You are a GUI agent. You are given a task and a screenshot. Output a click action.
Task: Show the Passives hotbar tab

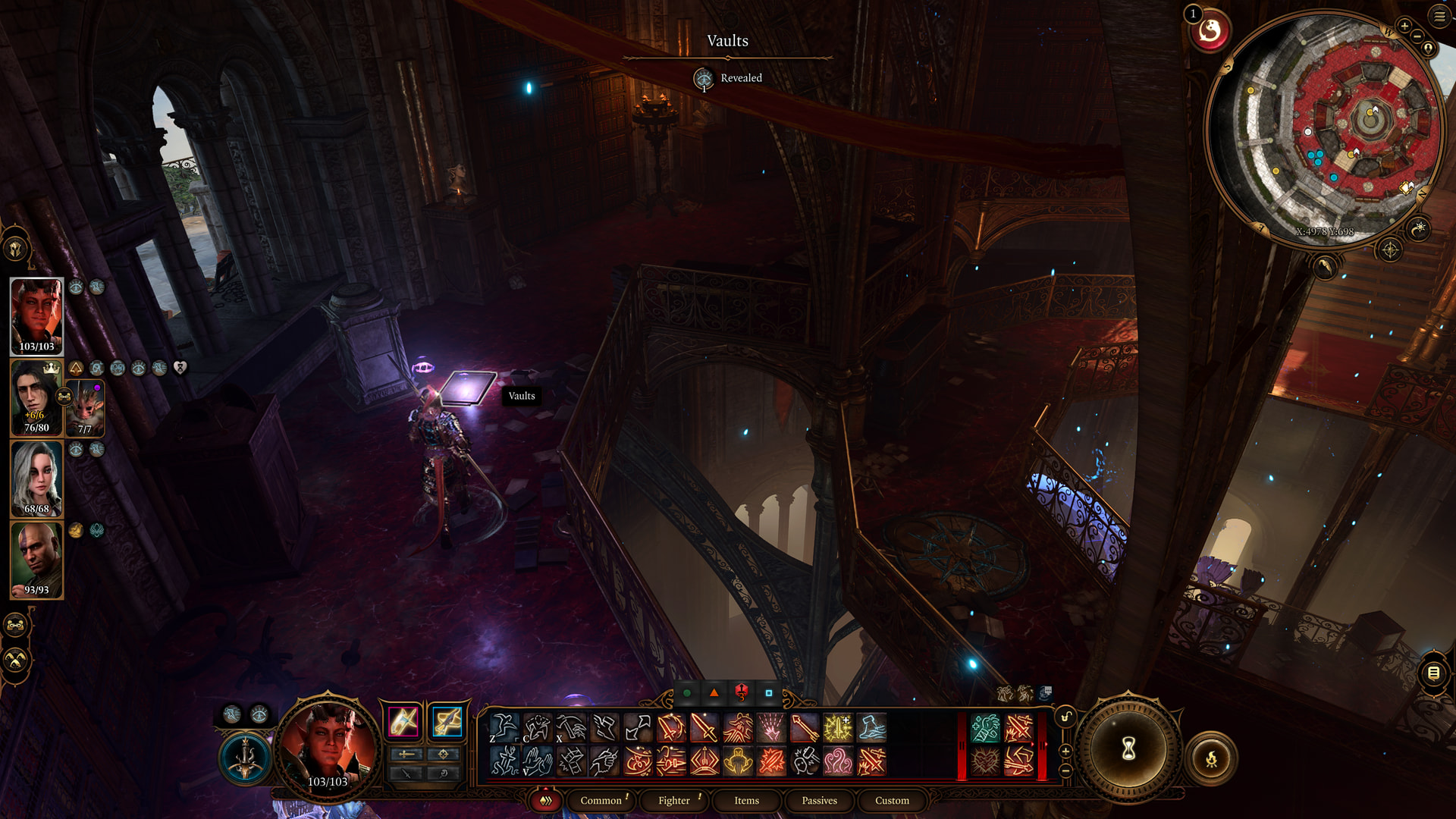tap(819, 800)
